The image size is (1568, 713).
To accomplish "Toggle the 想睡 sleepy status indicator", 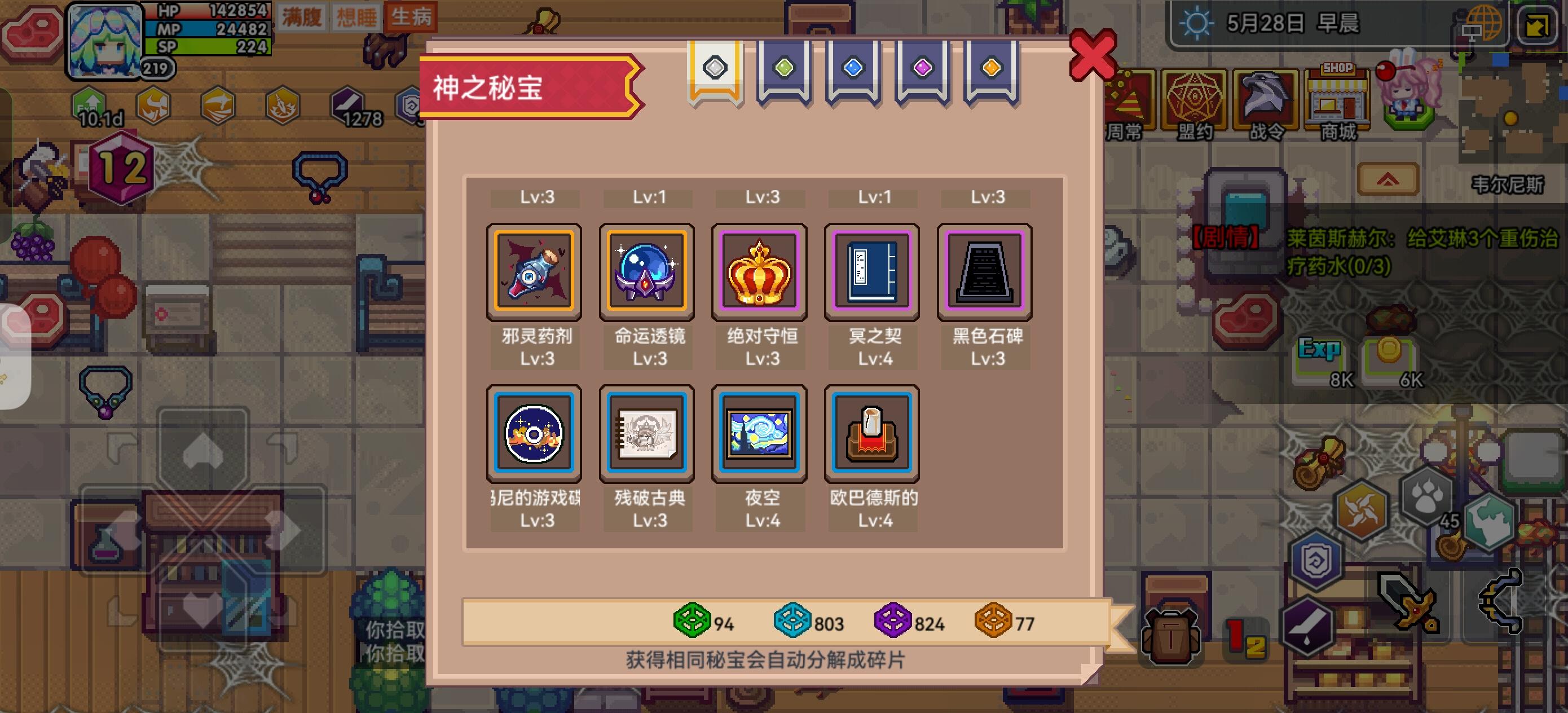I will pos(355,17).
